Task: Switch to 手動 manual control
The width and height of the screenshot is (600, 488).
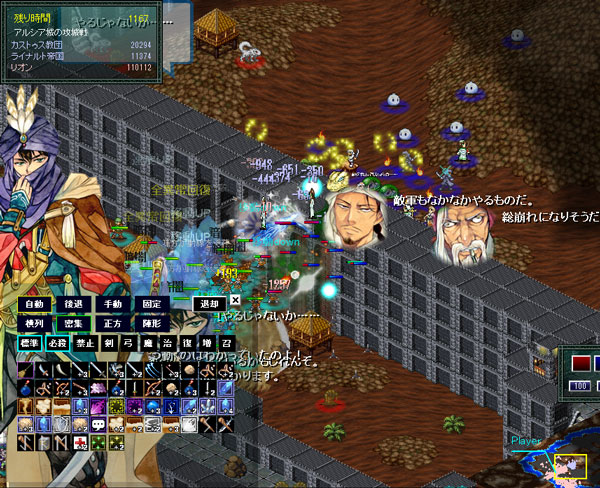Action: 113,304
